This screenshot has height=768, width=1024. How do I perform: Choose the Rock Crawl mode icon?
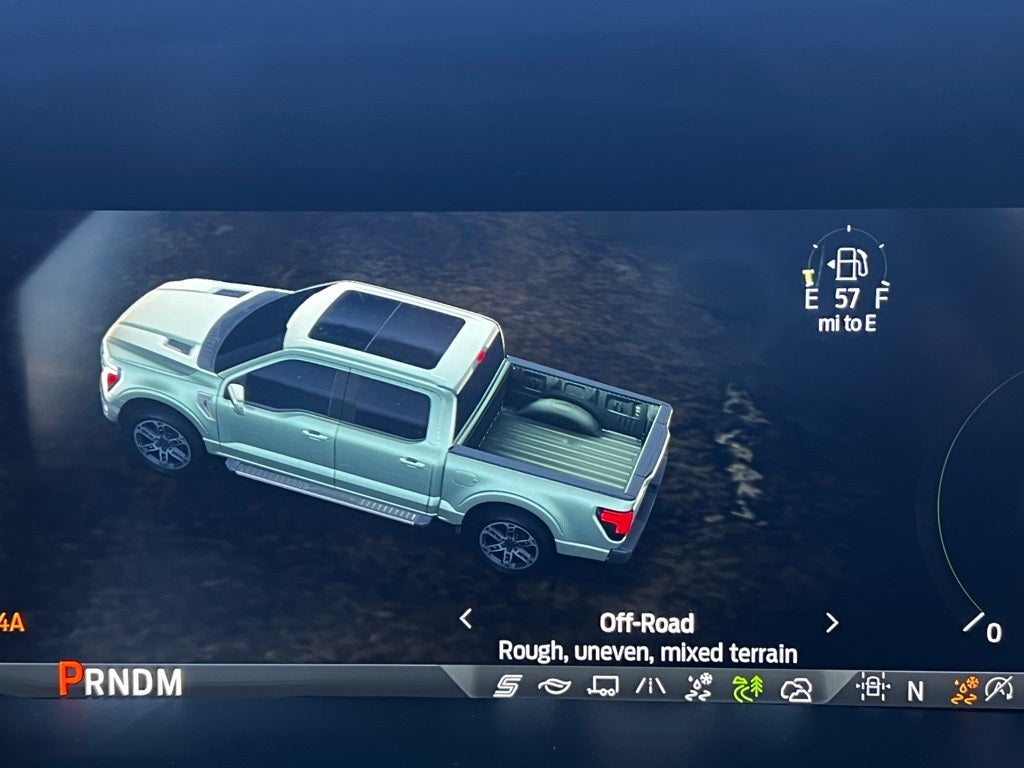tap(796, 689)
